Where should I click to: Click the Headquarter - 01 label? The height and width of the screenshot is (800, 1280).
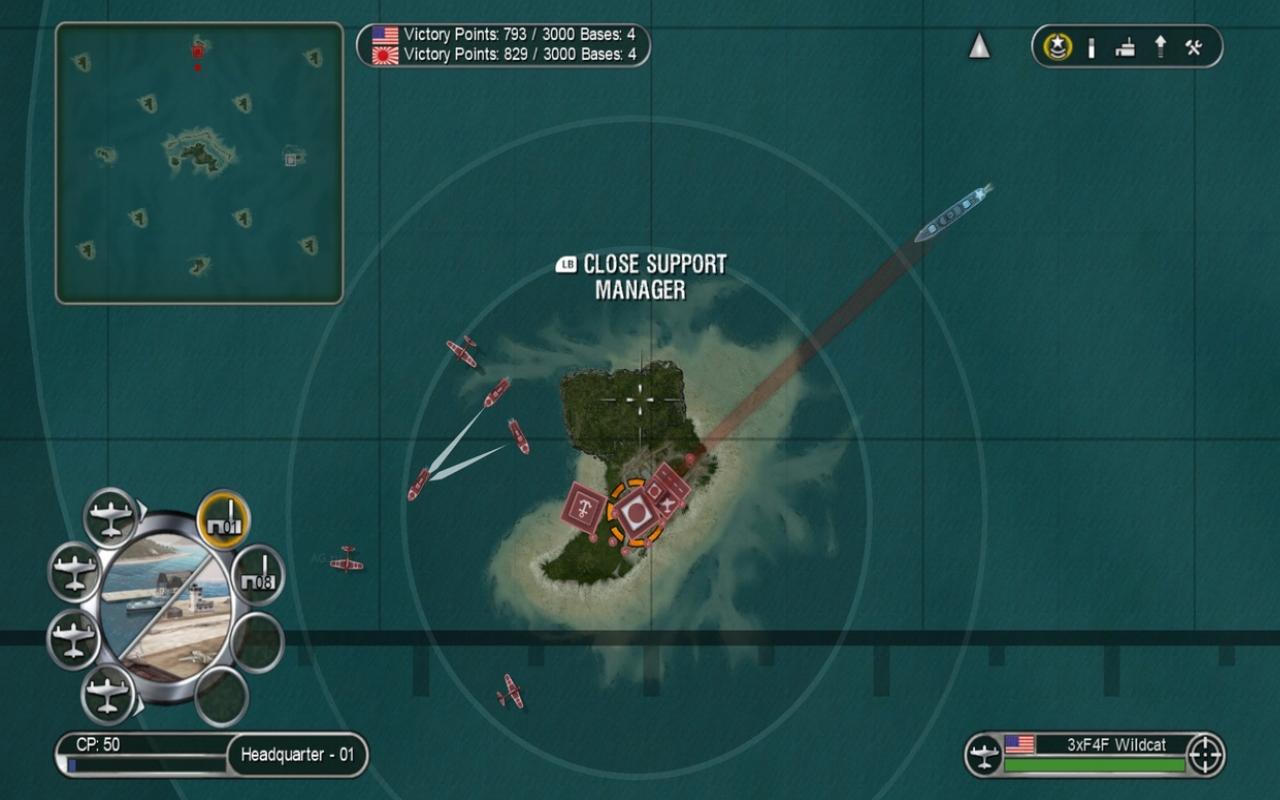pyautogui.click(x=298, y=755)
